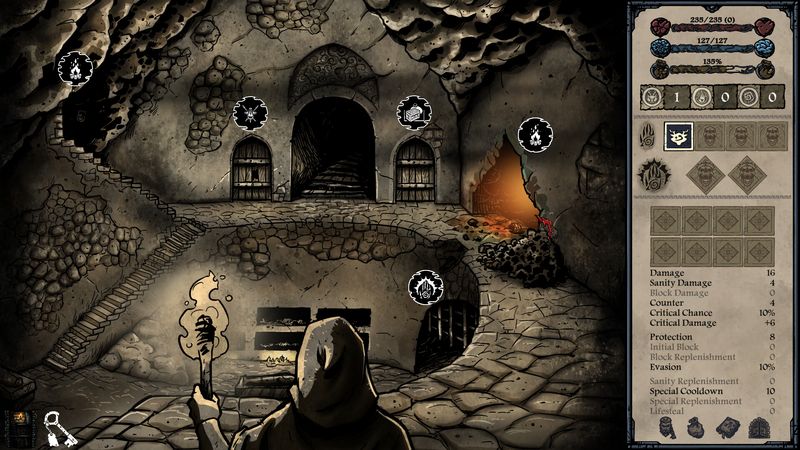Click the arched gate icon
The height and width of the screenshot is (450, 800).
[759, 428]
